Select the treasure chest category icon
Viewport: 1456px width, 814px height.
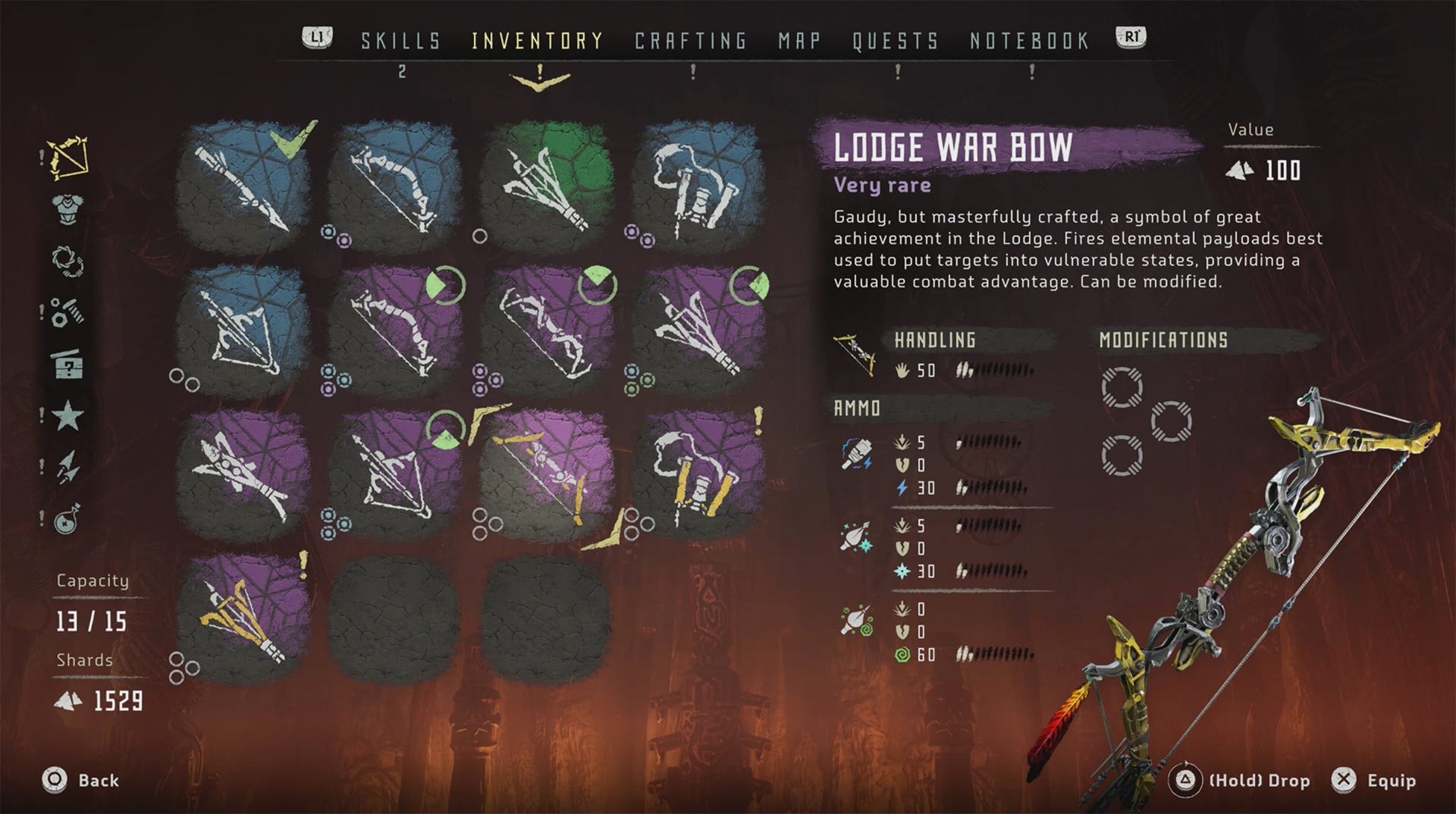point(68,365)
